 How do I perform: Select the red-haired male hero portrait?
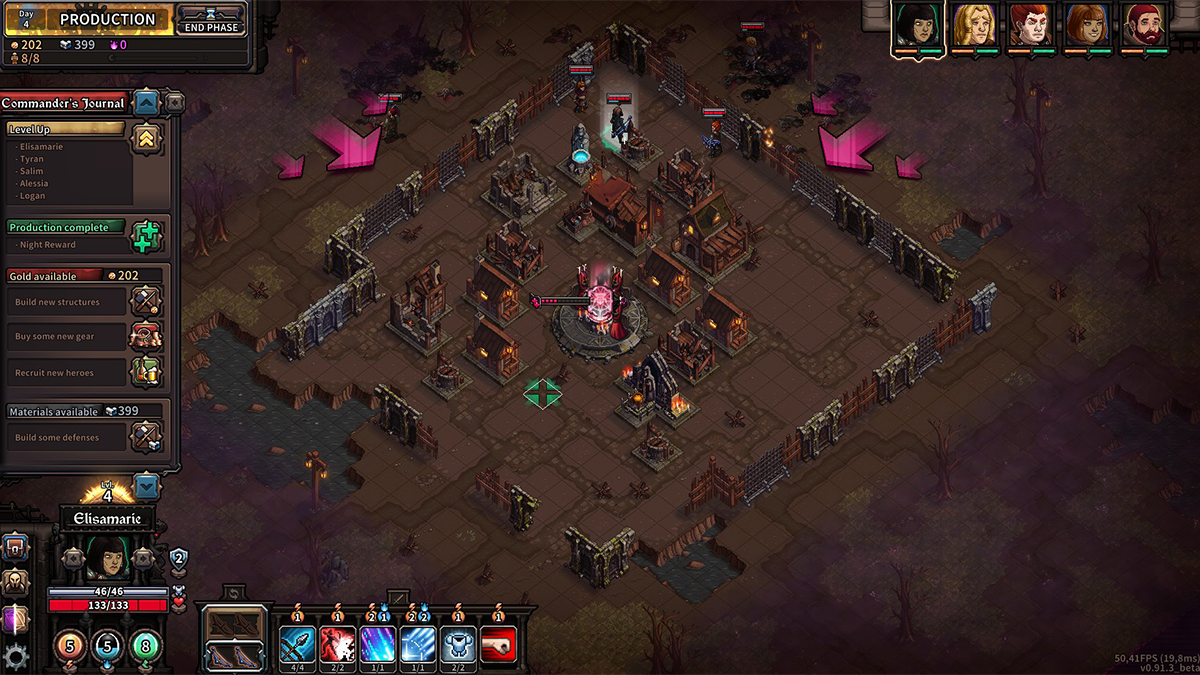click(x=1029, y=25)
